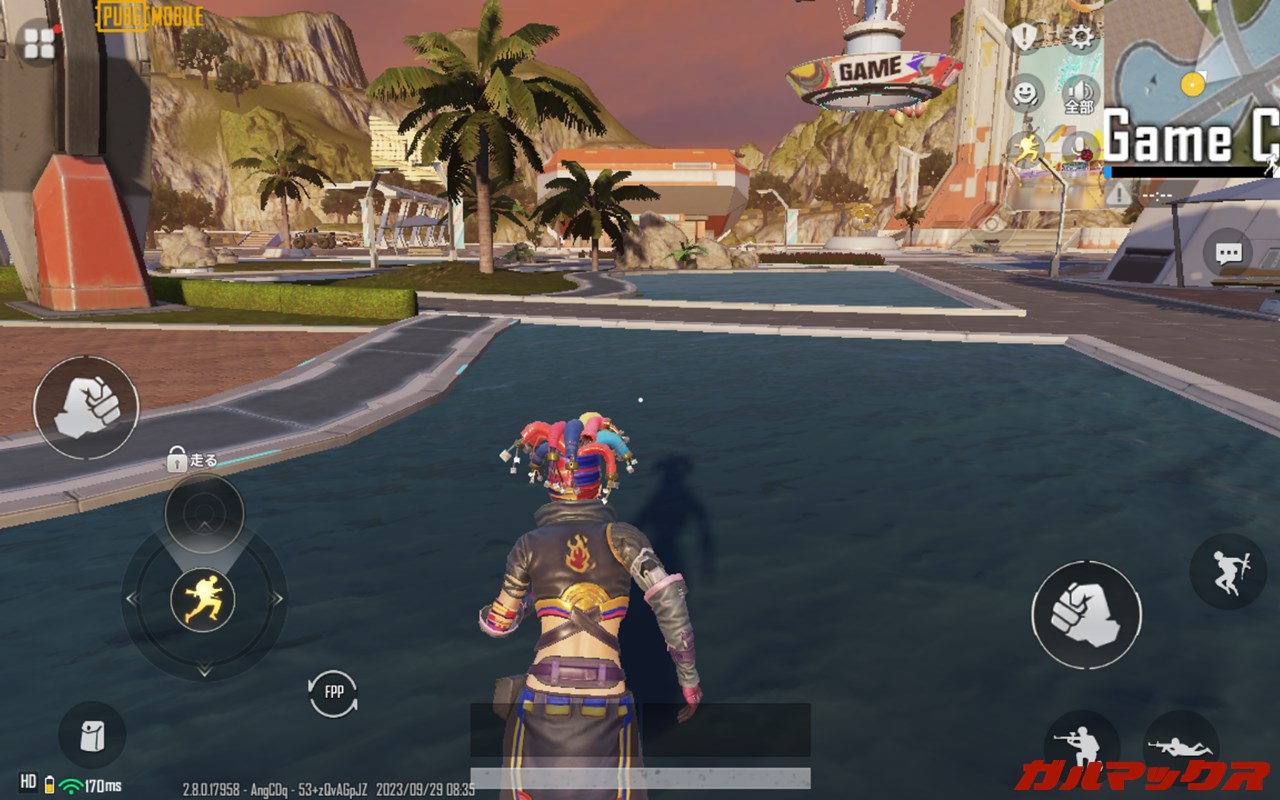Open the settings gear icon

(x=1078, y=36)
